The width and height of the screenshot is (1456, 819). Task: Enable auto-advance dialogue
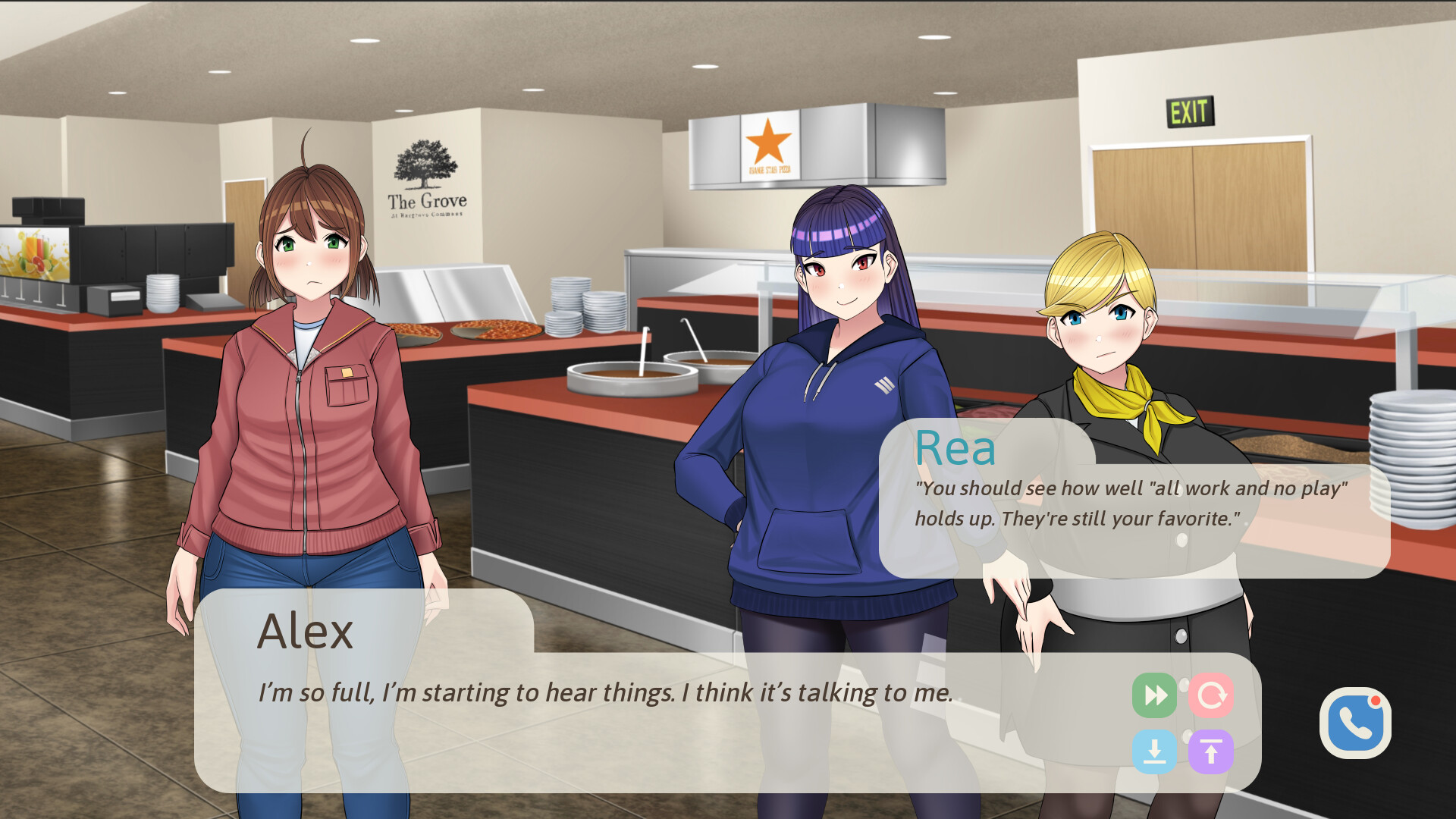pos(1212,694)
